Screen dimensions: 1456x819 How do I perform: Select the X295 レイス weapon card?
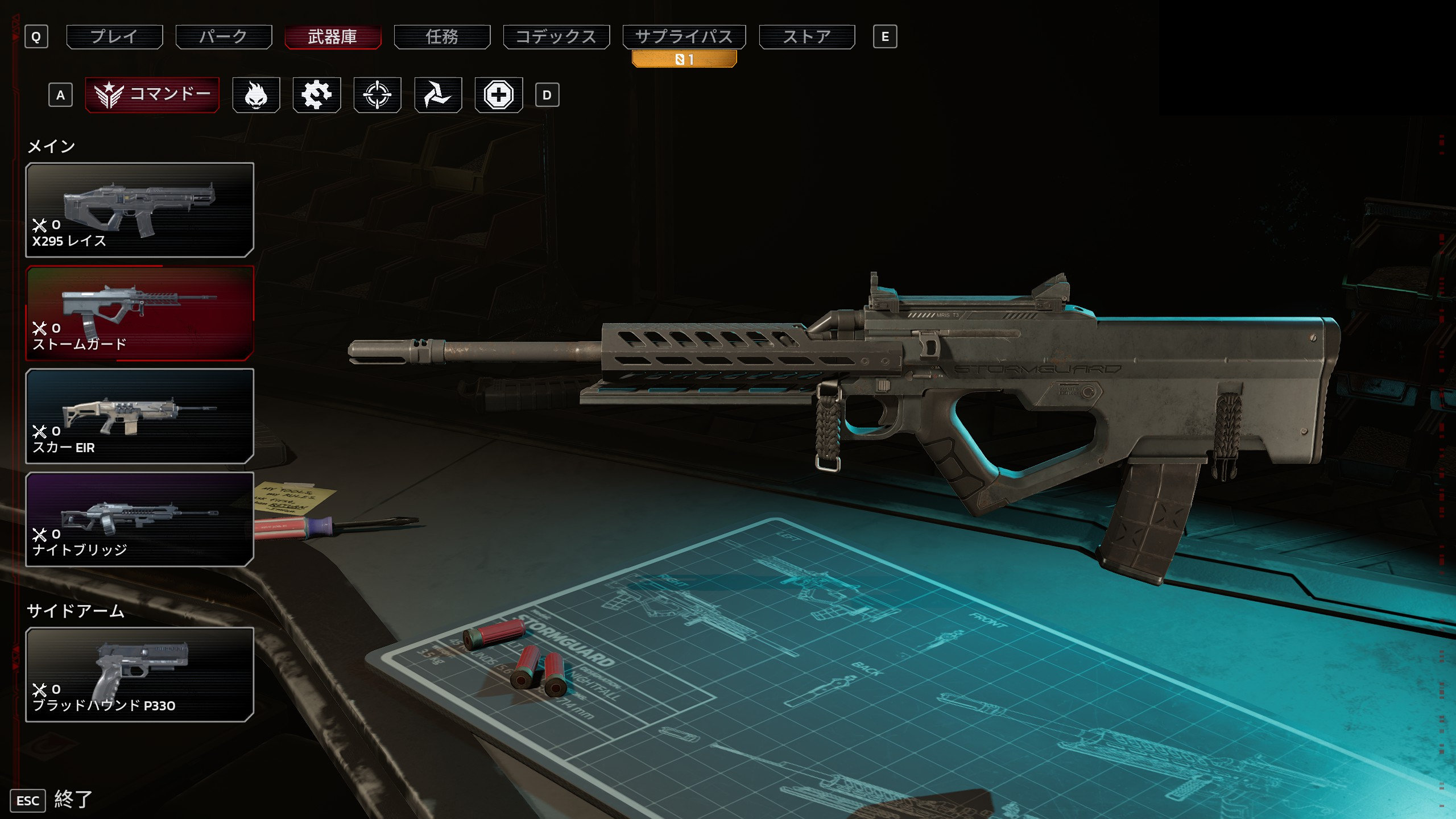[139, 210]
